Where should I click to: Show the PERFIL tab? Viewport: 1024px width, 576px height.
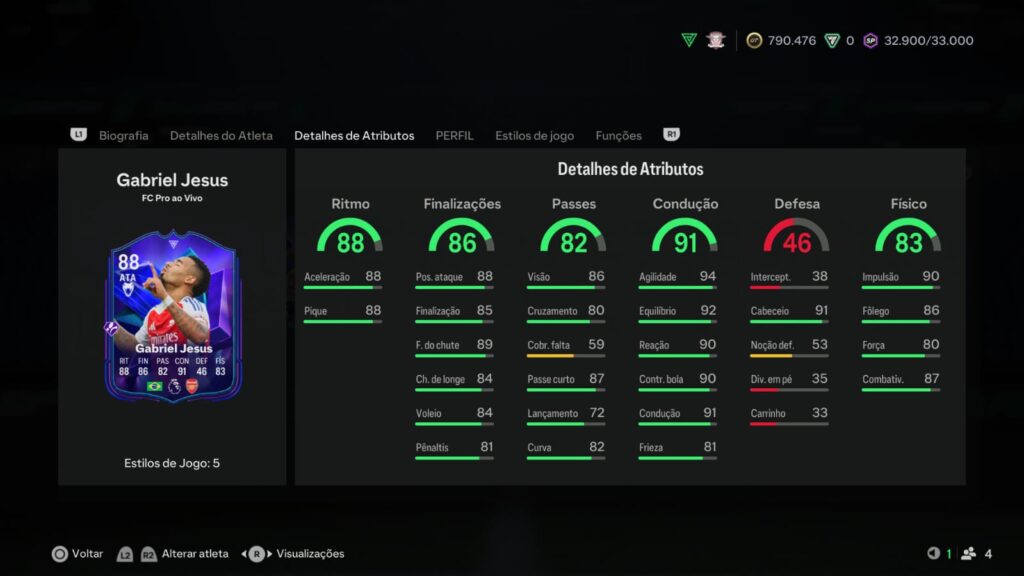coord(454,135)
